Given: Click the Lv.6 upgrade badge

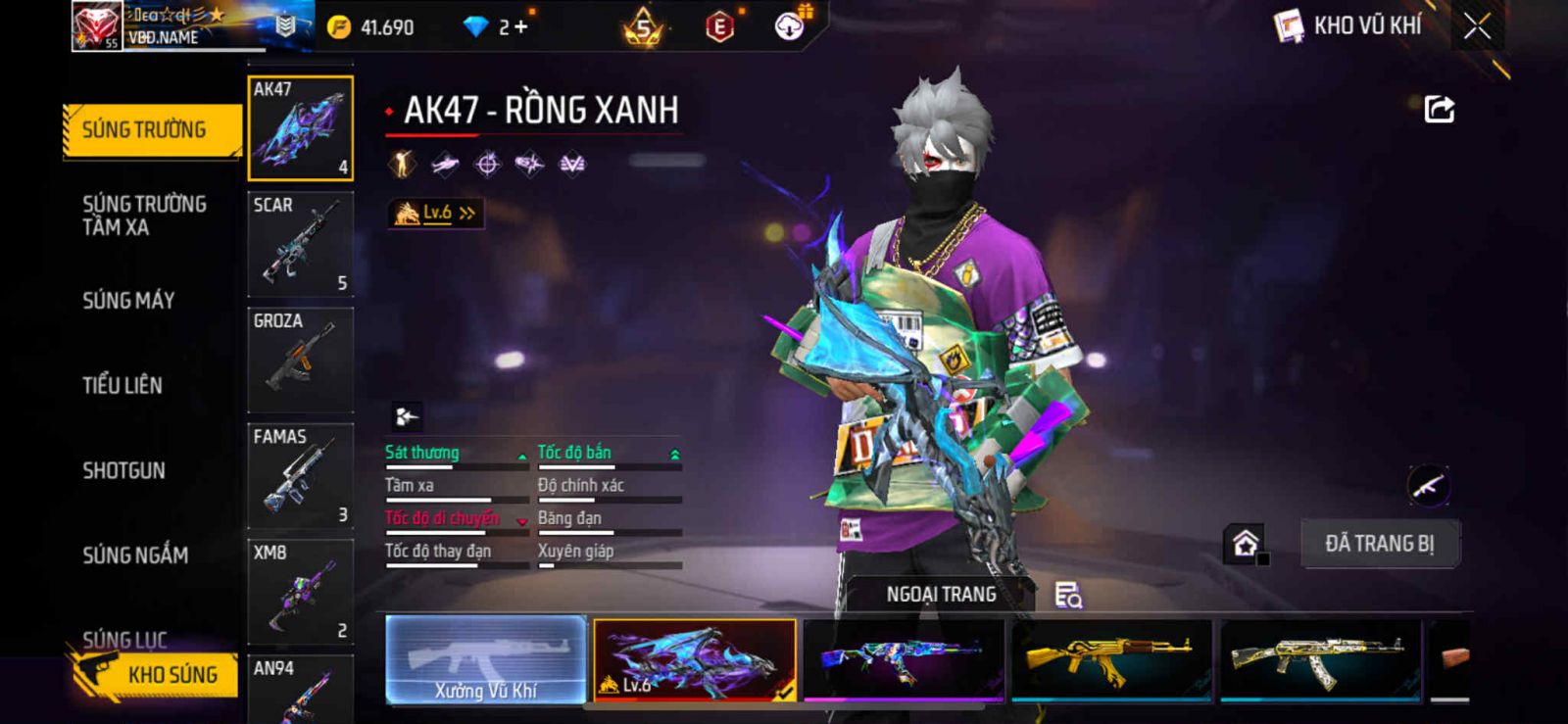Looking at the screenshot, I should pyautogui.click(x=436, y=213).
